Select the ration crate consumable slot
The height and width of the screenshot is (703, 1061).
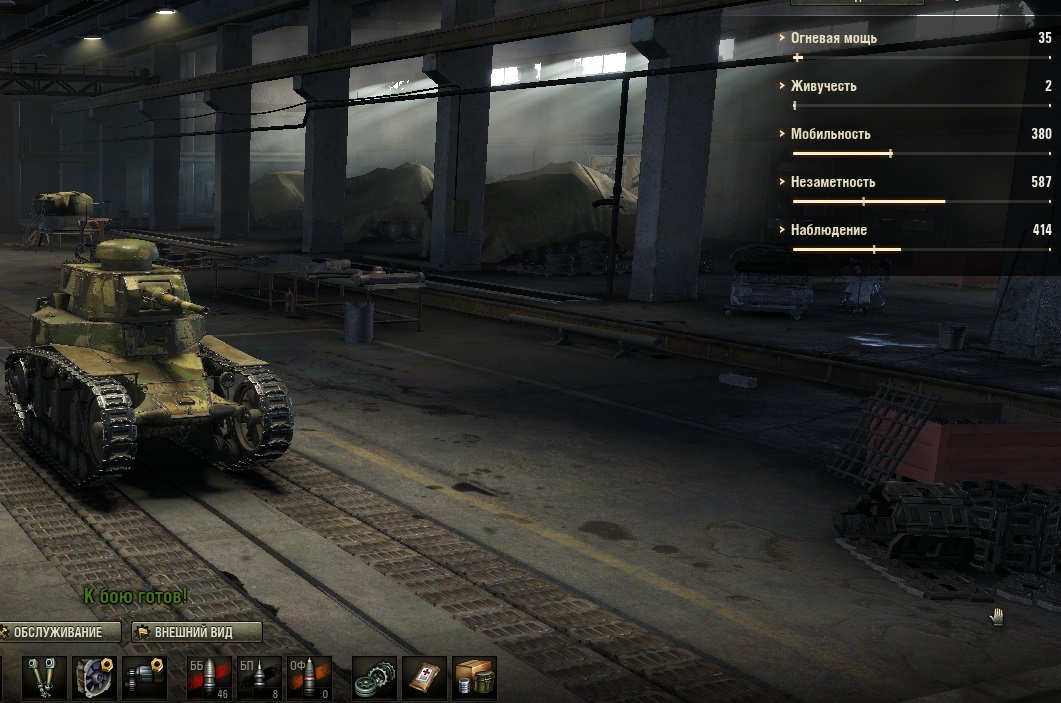474,678
